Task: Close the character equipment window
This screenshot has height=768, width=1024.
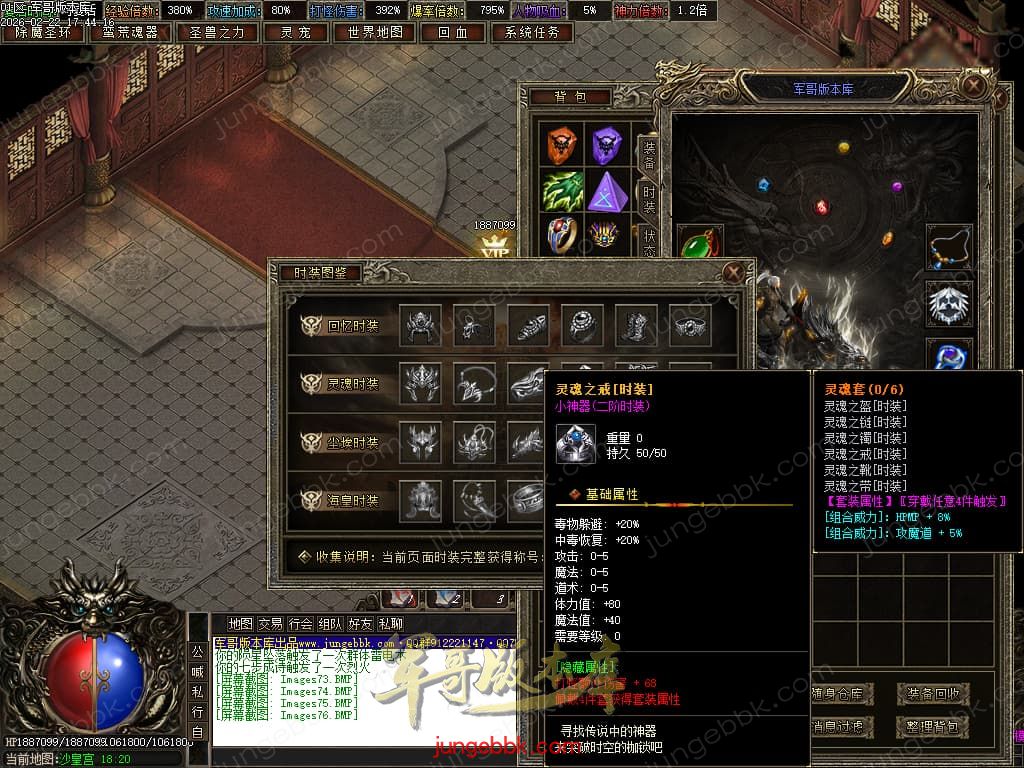Action: (x=974, y=86)
